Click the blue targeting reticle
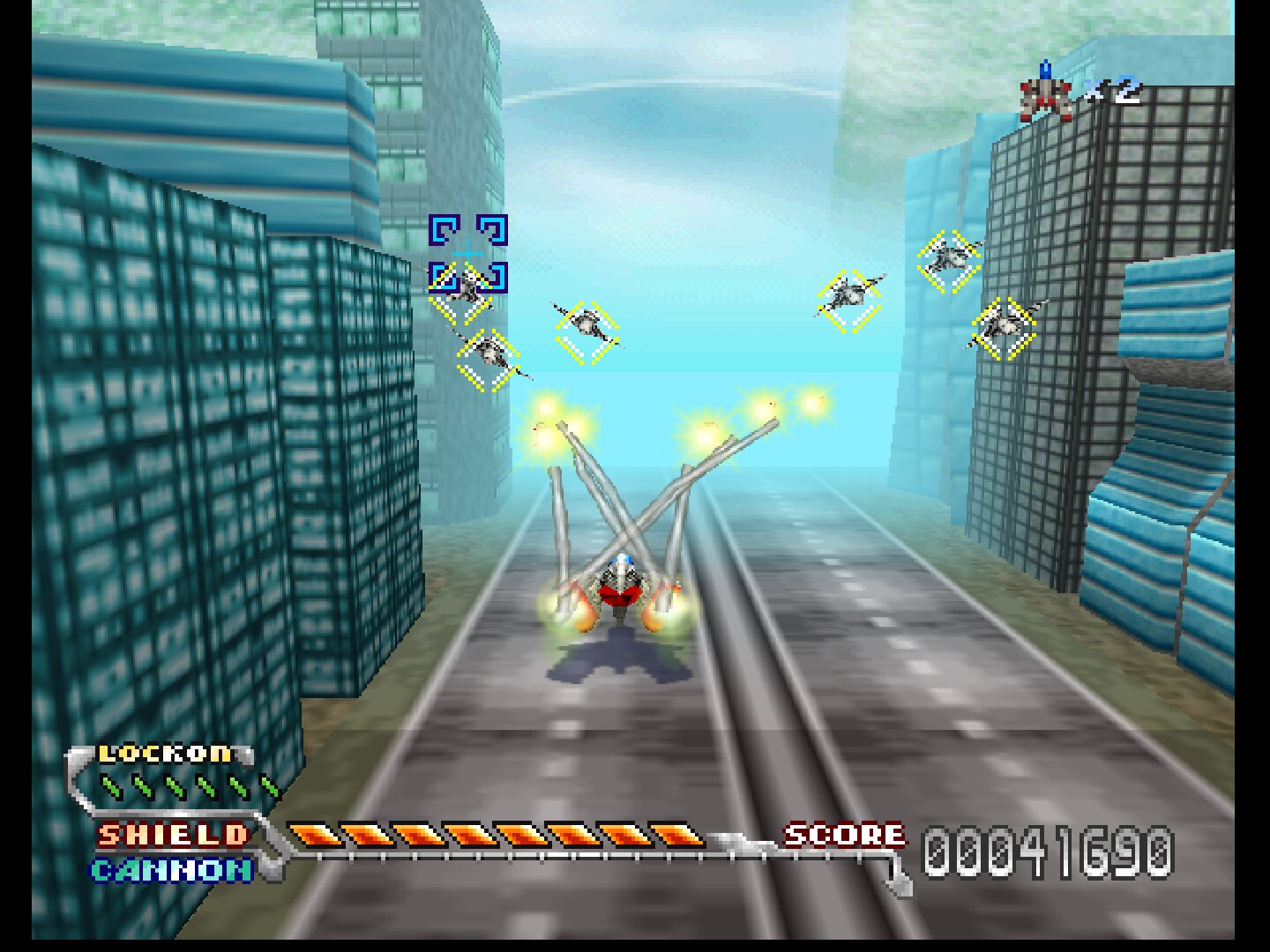This screenshot has width=1270, height=952. click(467, 254)
